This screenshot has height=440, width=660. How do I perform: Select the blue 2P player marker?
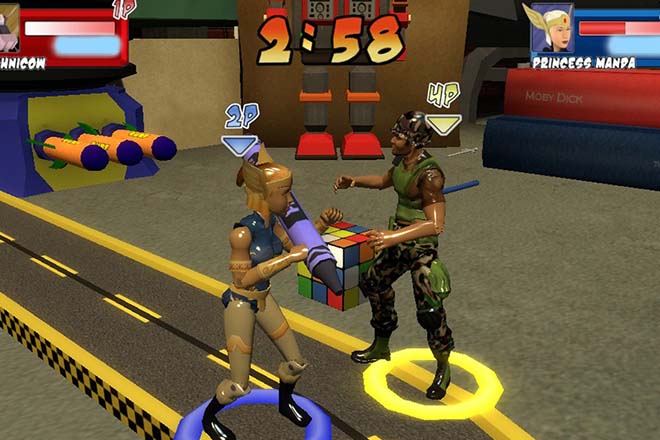click(x=239, y=129)
